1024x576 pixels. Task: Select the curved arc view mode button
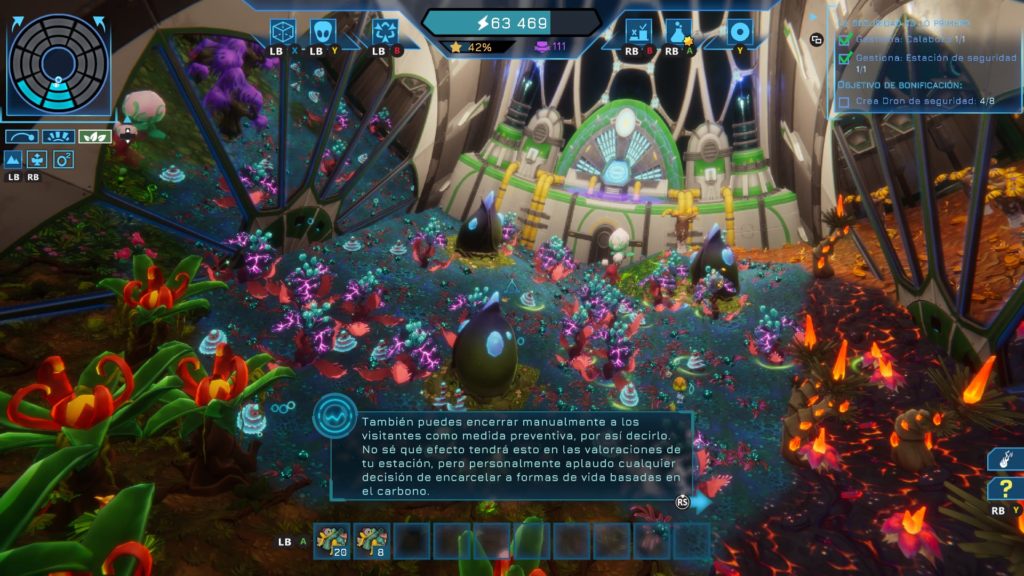coord(21,136)
